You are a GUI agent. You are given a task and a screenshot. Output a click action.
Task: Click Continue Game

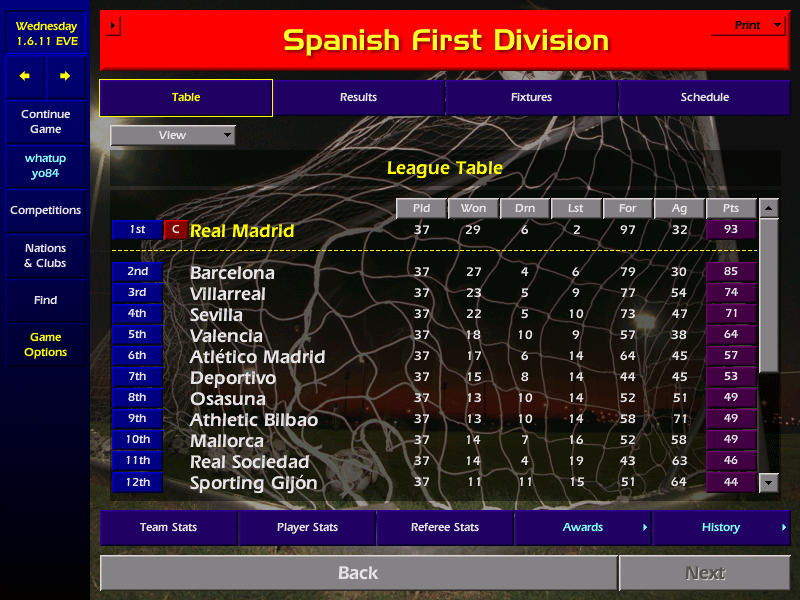(x=45, y=122)
